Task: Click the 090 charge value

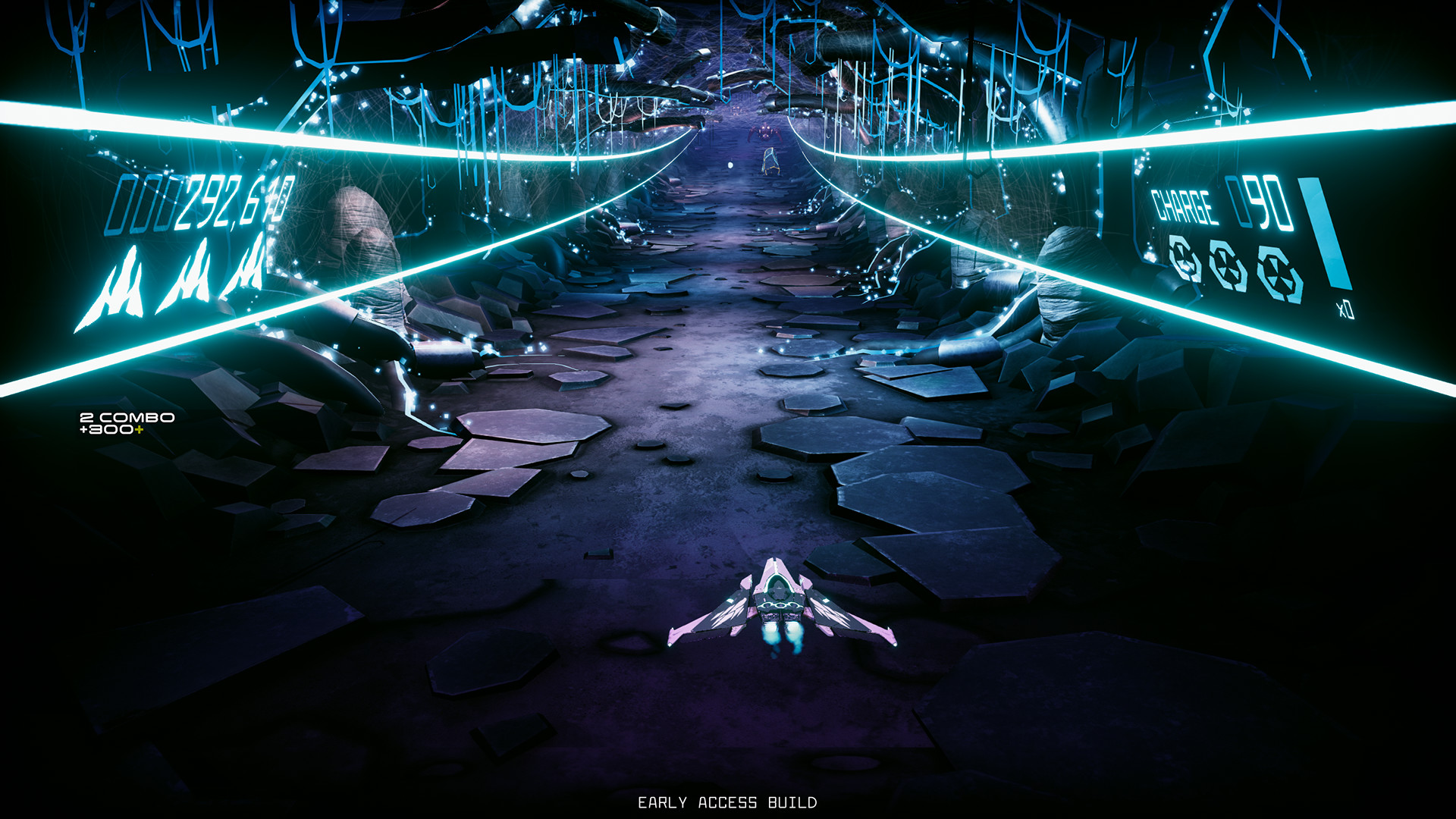Action: [x=1264, y=205]
